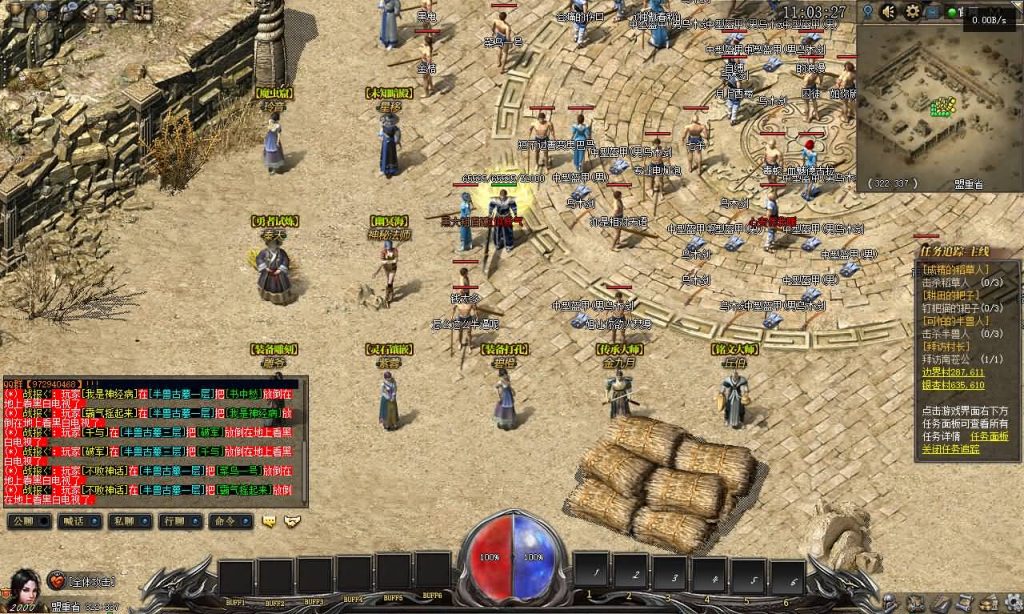Select the 公聊 public chat channel
Image resolution: width=1024 pixels, height=614 pixels.
(x=27, y=521)
